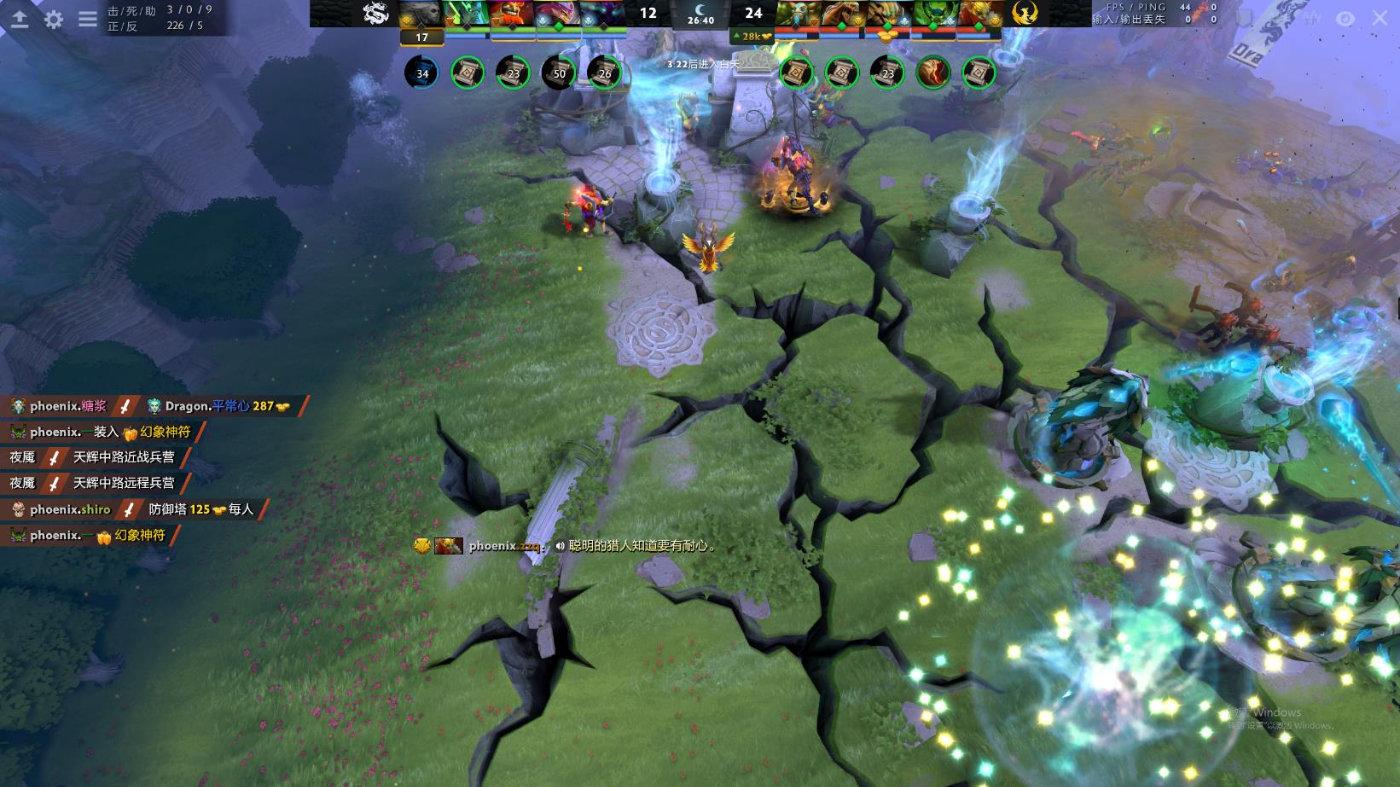Image resolution: width=1400 pixels, height=787 pixels.
Task: Select the golden phoenix team logo
Action: point(1024,13)
